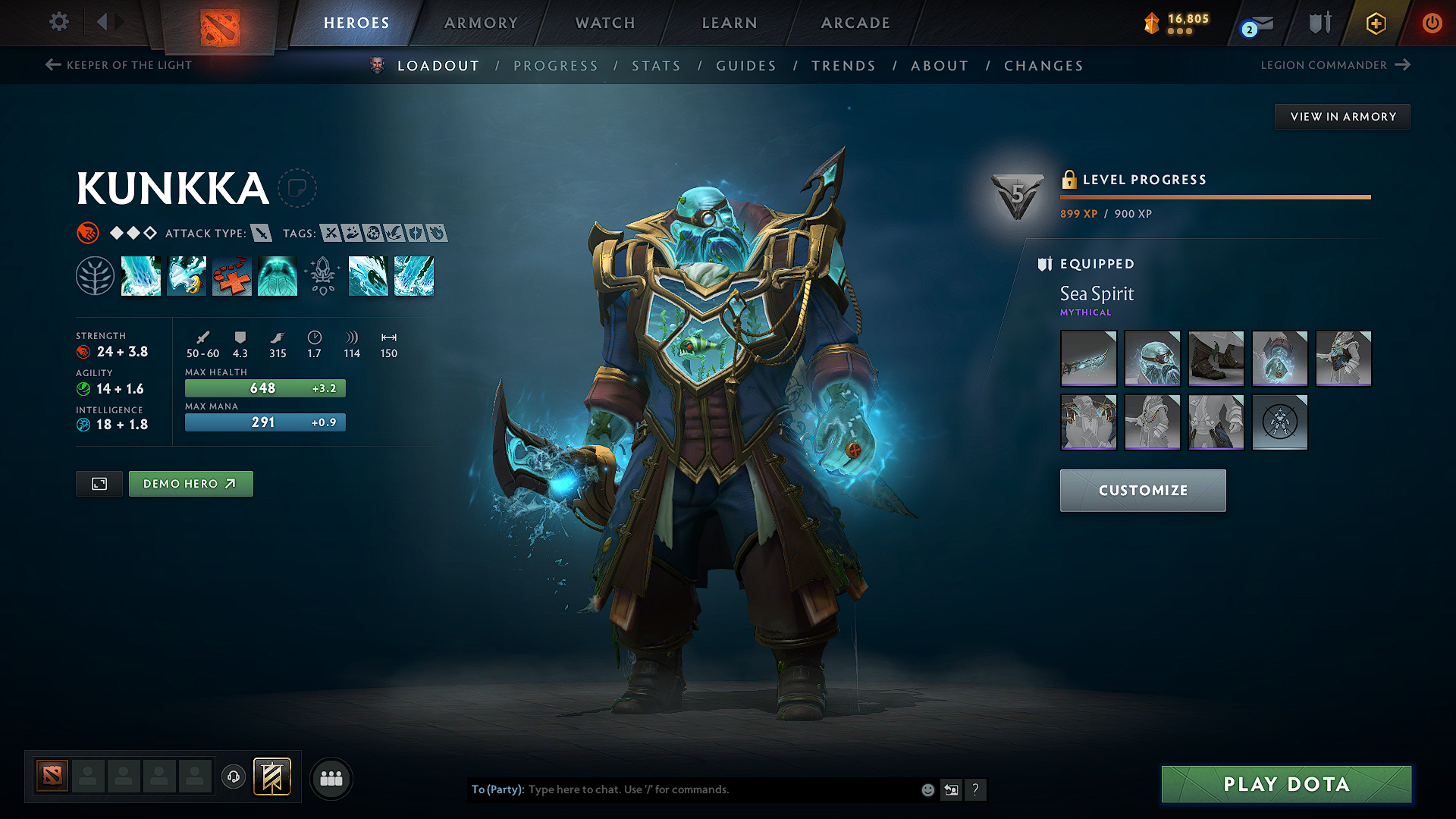The width and height of the screenshot is (1456, 819).
Task: Open the party voice chat headset icon
Action: pos(234,778)
